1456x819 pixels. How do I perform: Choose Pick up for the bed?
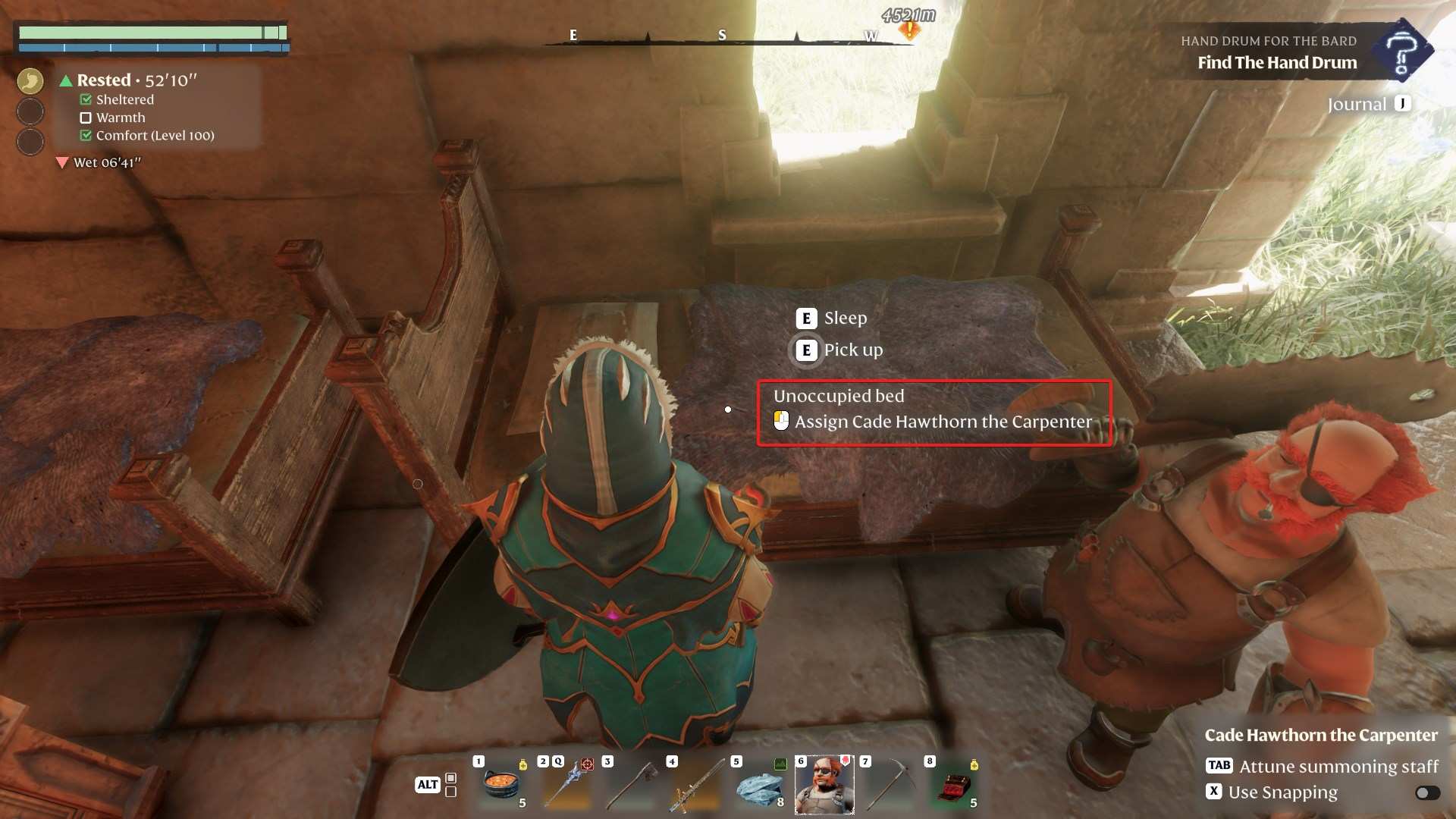(x=852, y=350)
